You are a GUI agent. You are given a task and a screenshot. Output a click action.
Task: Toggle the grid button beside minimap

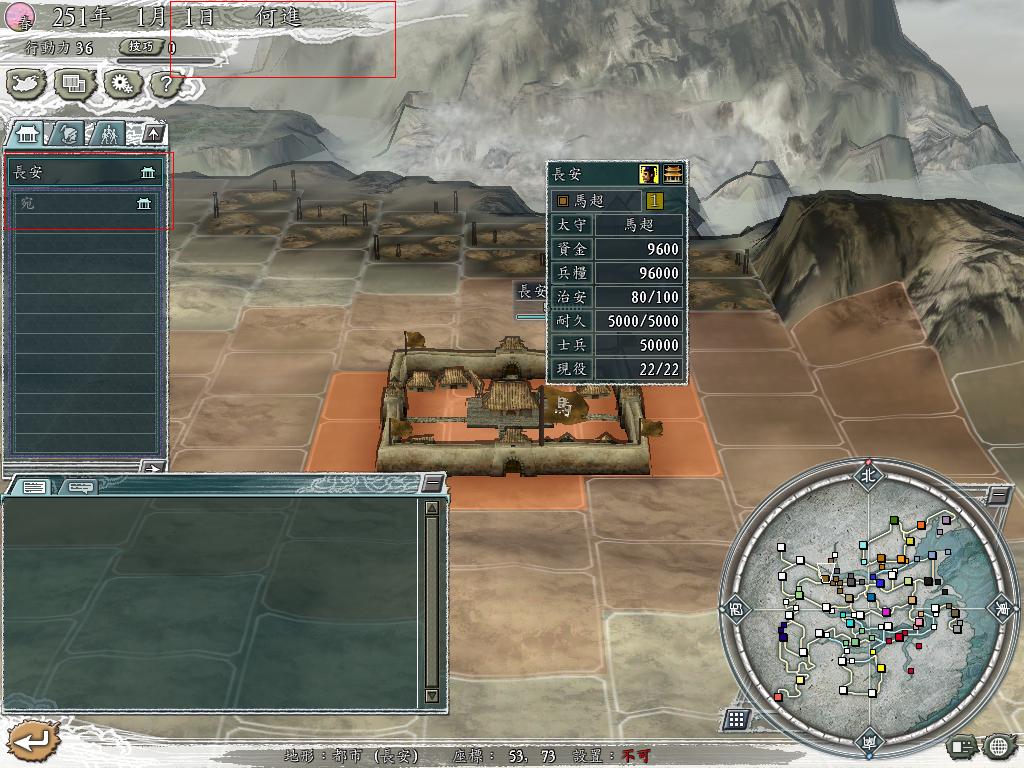pos(736,718)
